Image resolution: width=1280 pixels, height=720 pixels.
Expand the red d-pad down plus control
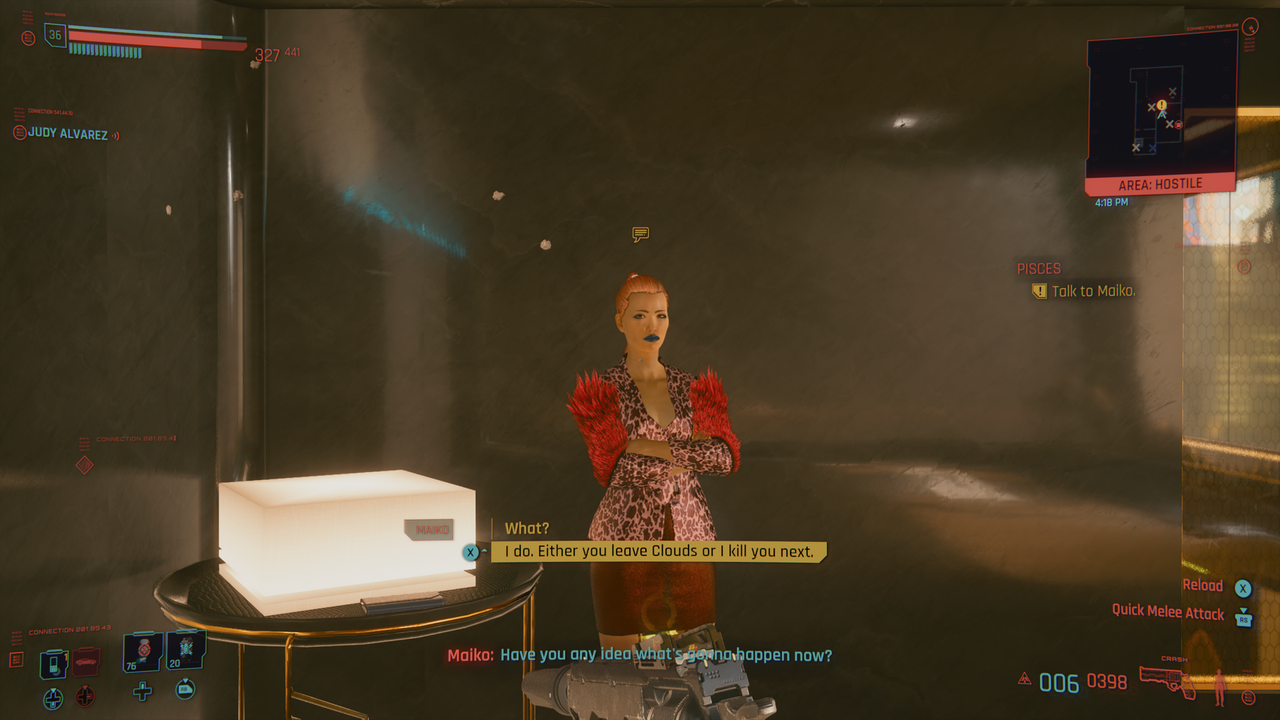[84, 697]
